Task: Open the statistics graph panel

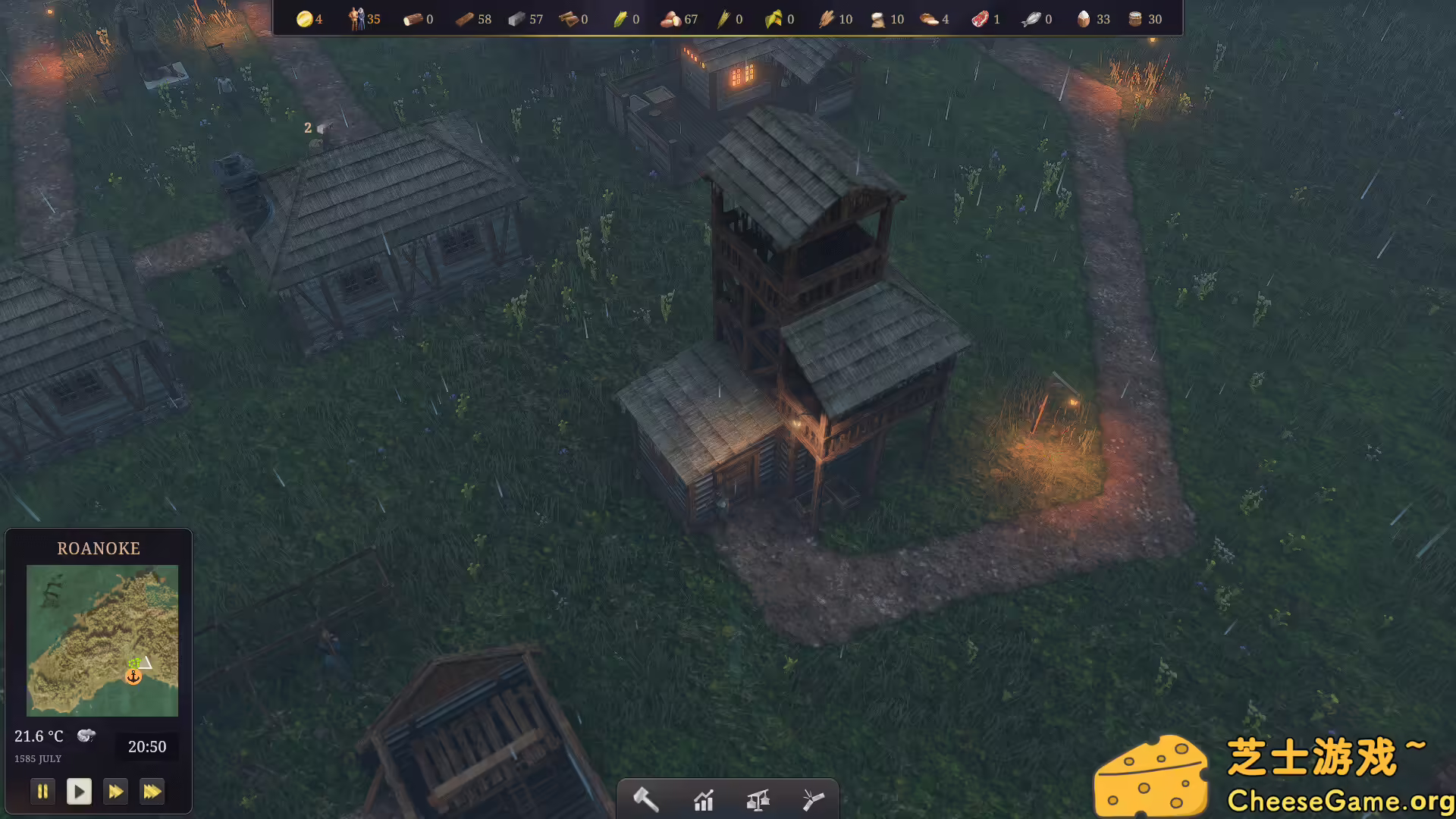Action: click(704, 799)
